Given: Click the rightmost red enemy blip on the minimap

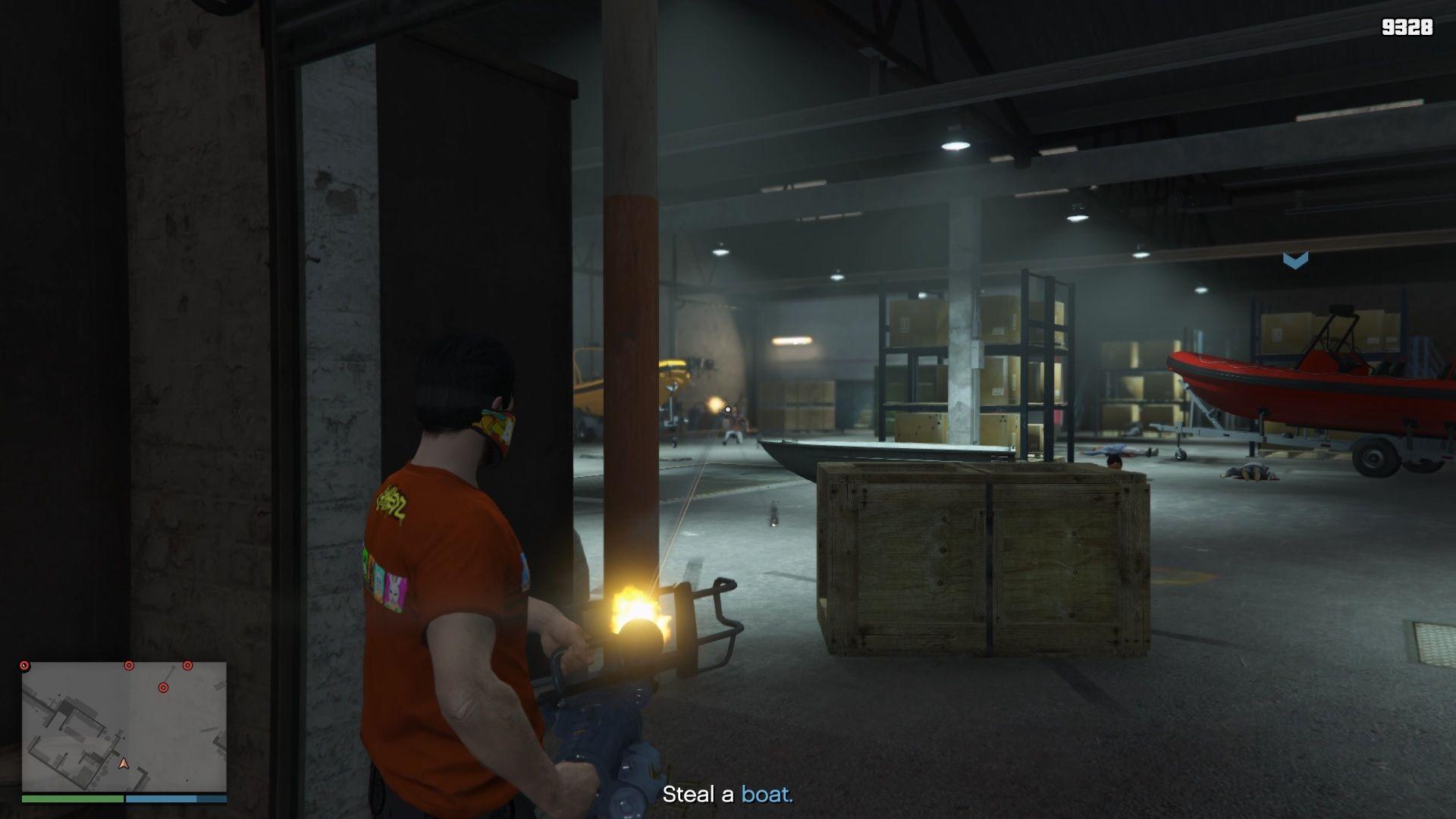Looking at the screenshot, I should [x=187, y=666].
